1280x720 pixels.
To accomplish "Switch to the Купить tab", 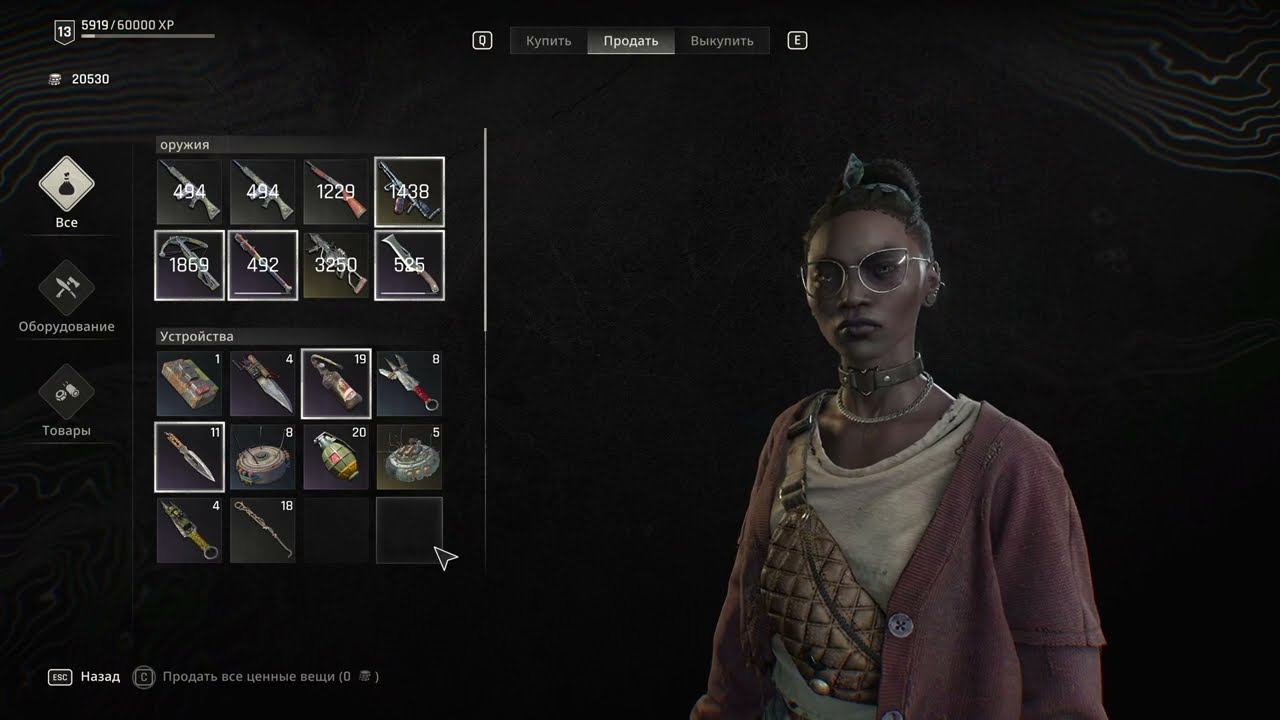I will click(549, 41).
